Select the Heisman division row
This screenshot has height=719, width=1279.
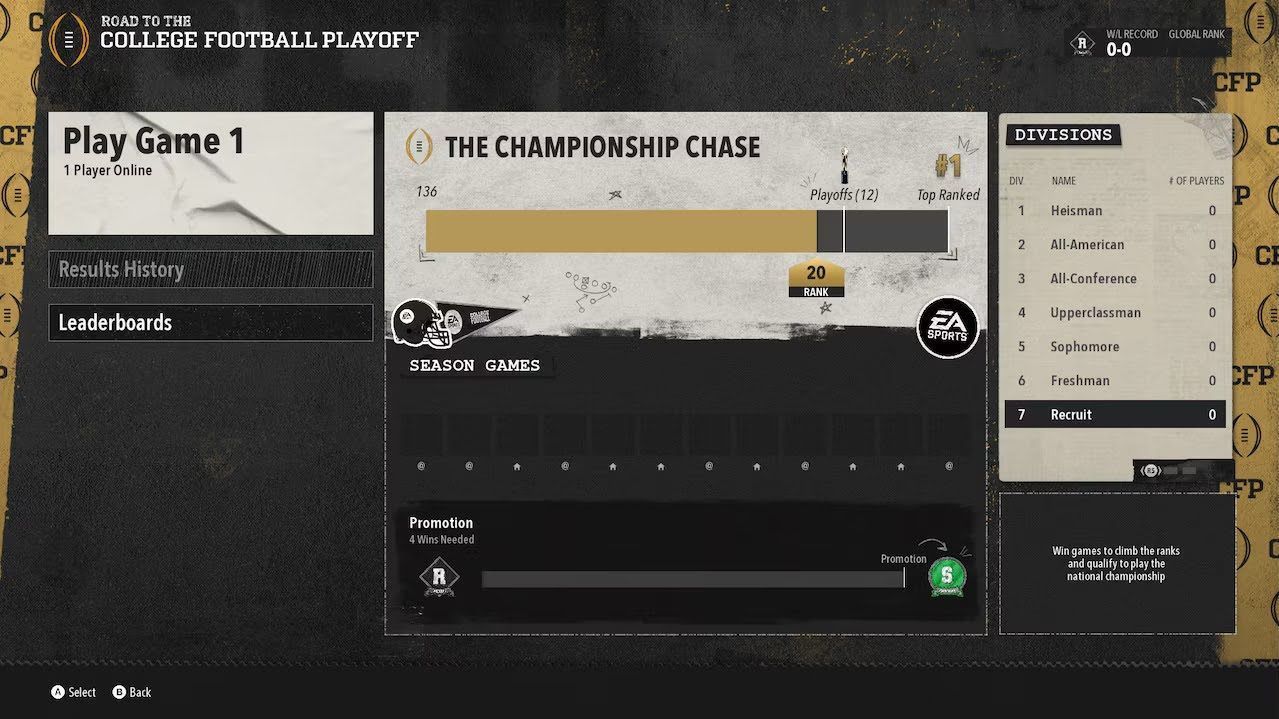click(x=1115, y=211)
